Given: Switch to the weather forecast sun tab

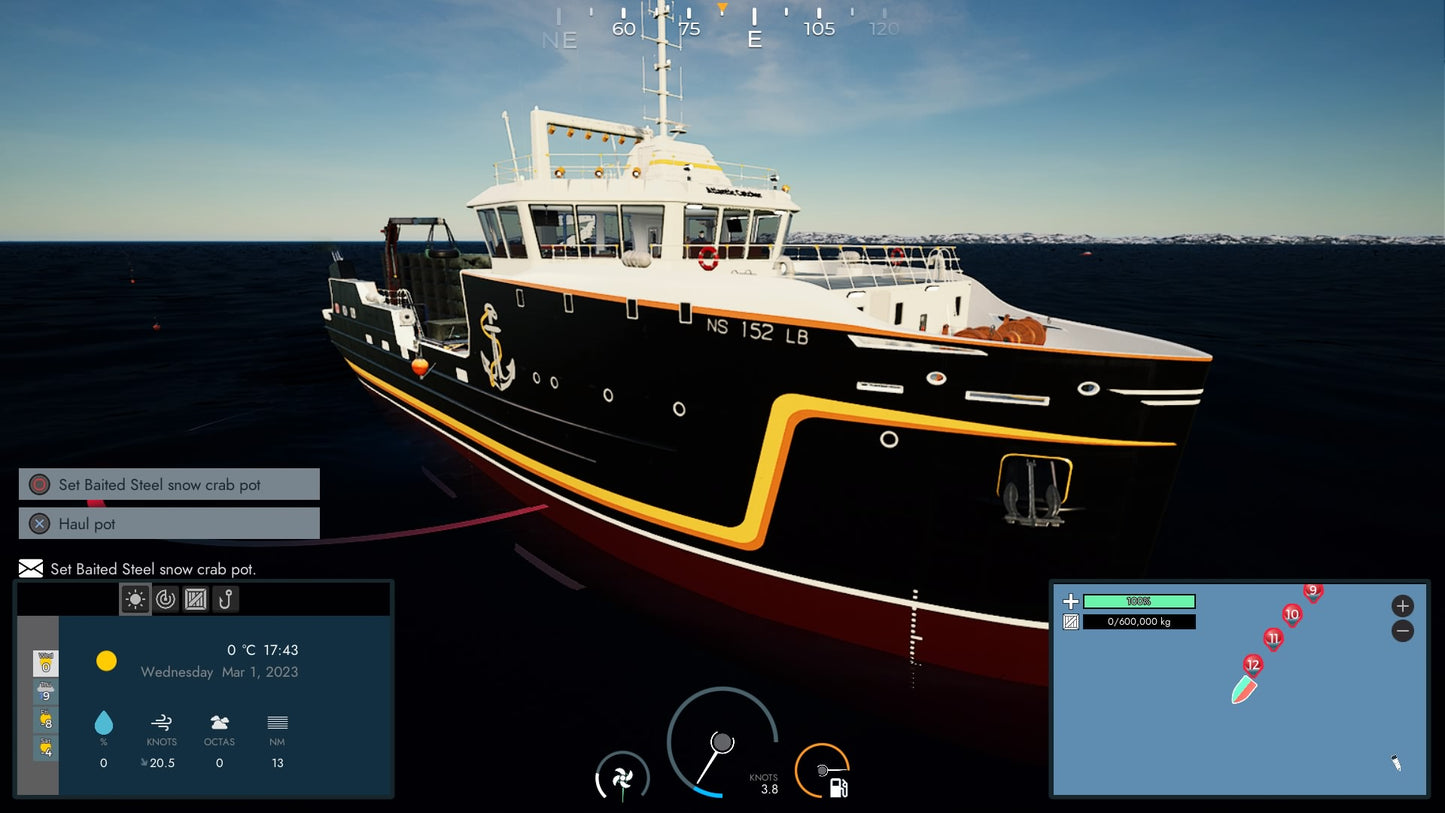Looking at the screenshot, I should tap(135, 599).
